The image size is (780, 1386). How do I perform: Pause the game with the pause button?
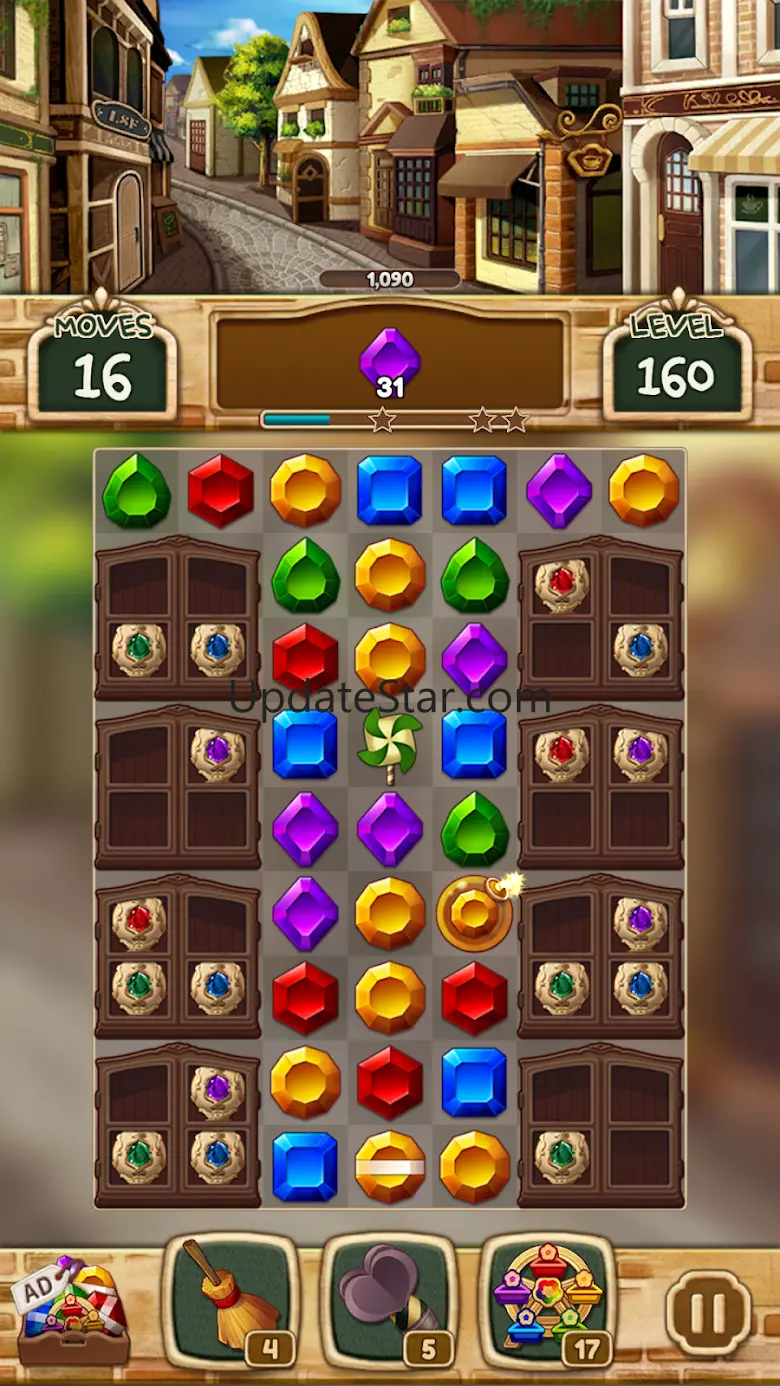(708, 1311)
